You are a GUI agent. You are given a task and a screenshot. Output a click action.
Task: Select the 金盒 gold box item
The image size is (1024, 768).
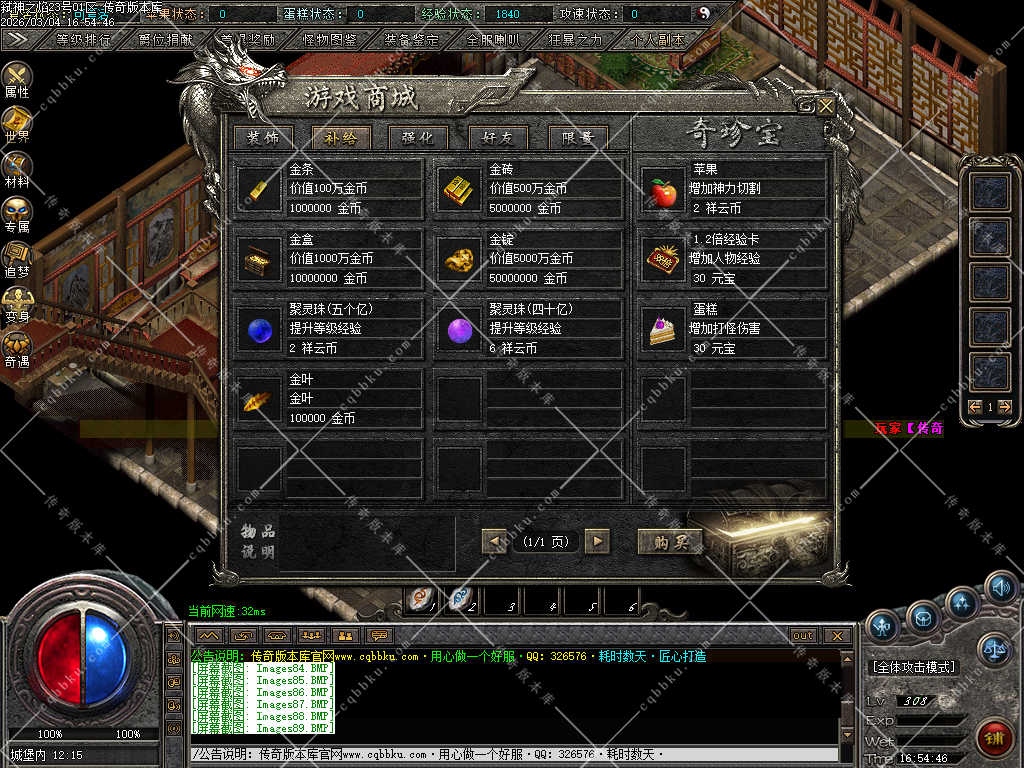(x=260, y=259)
